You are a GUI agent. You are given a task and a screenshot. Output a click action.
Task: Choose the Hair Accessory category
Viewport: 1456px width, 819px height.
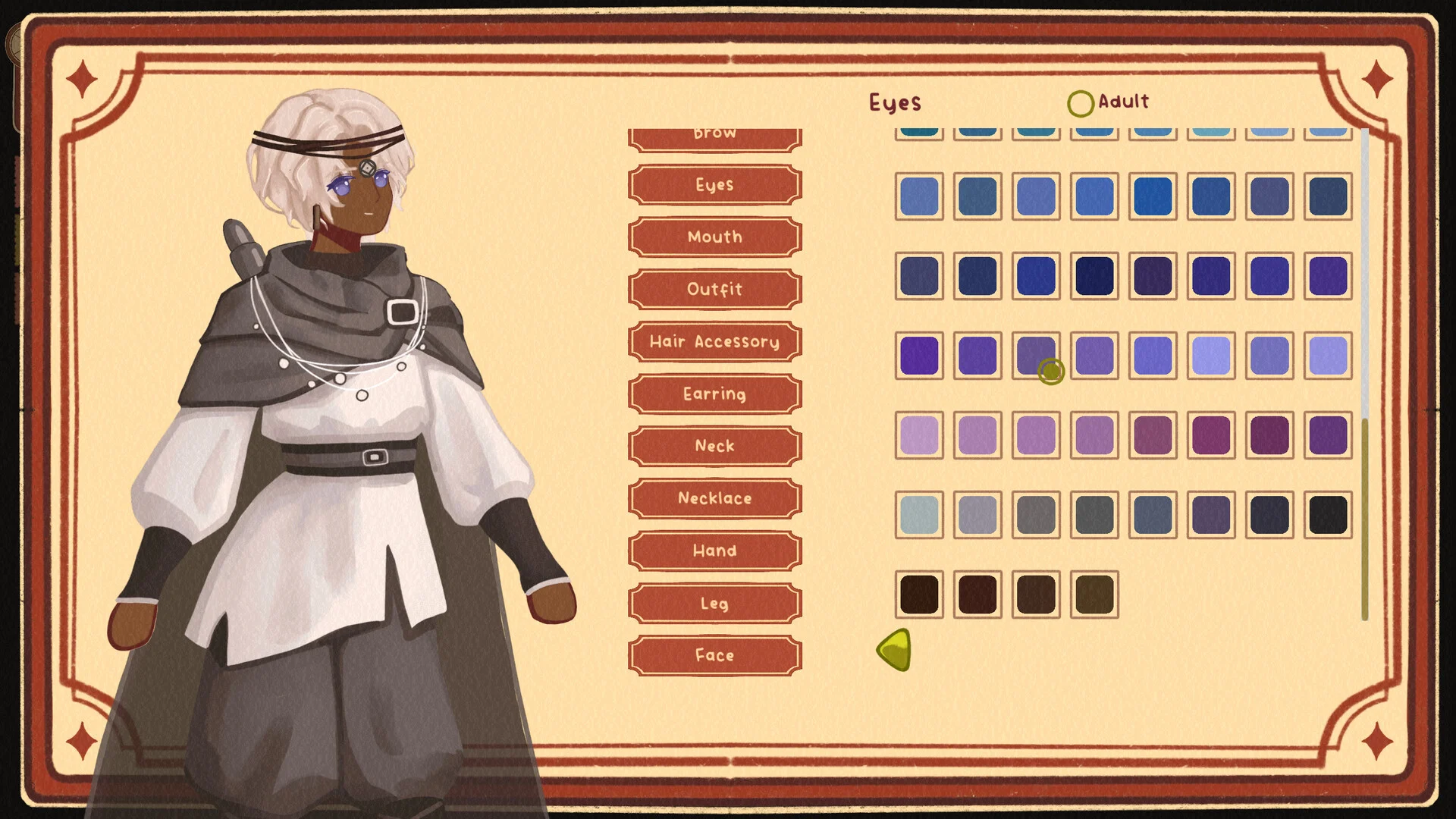(x=714, y=342)
